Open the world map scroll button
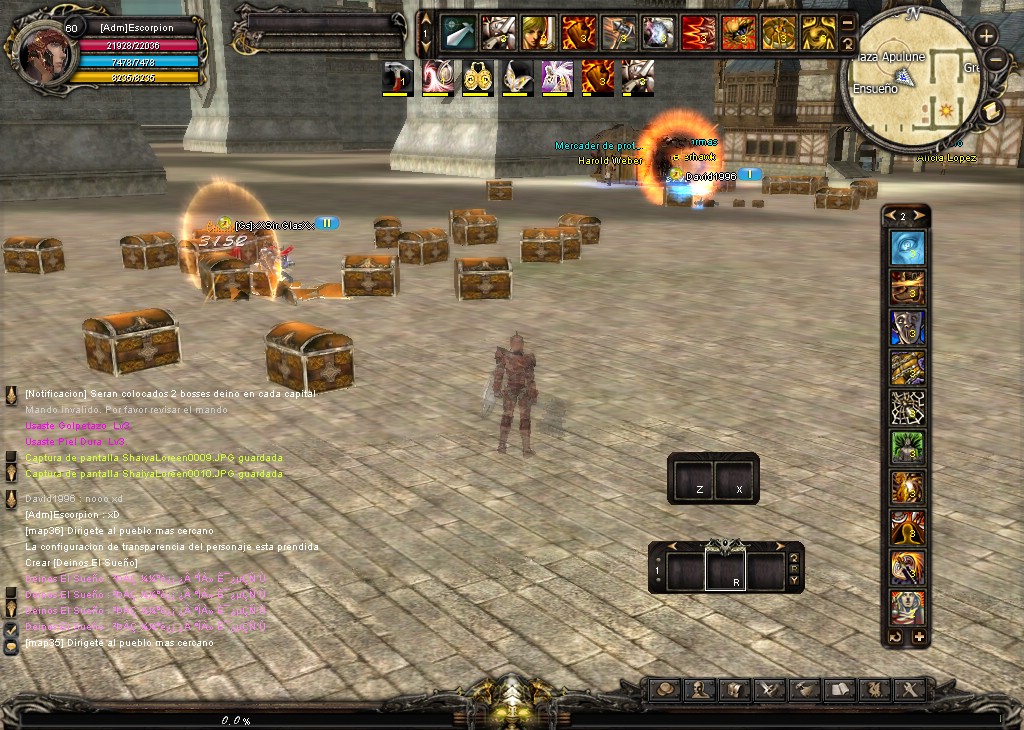This screenshot has height=730, width=1024. click(992, 110)
